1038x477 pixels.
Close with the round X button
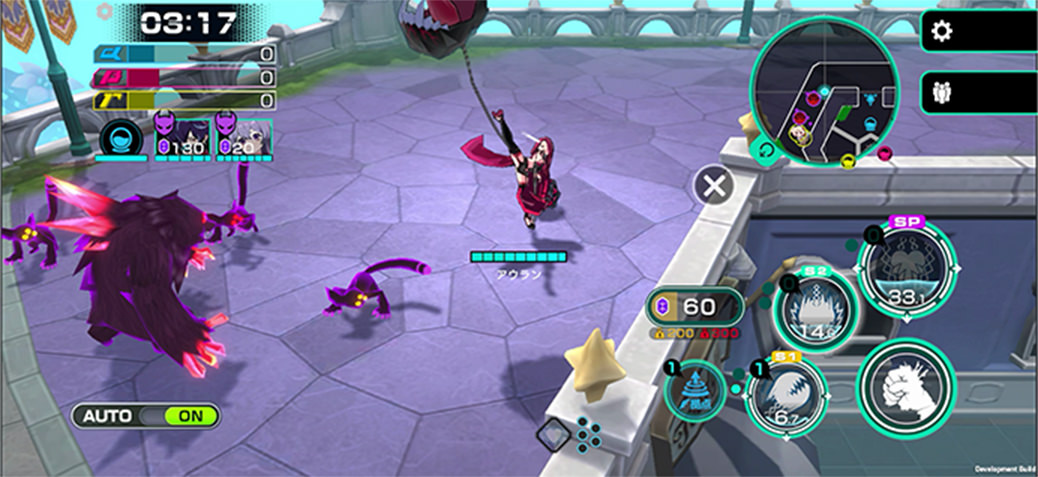pyautogui.click(x=714, y=185)
